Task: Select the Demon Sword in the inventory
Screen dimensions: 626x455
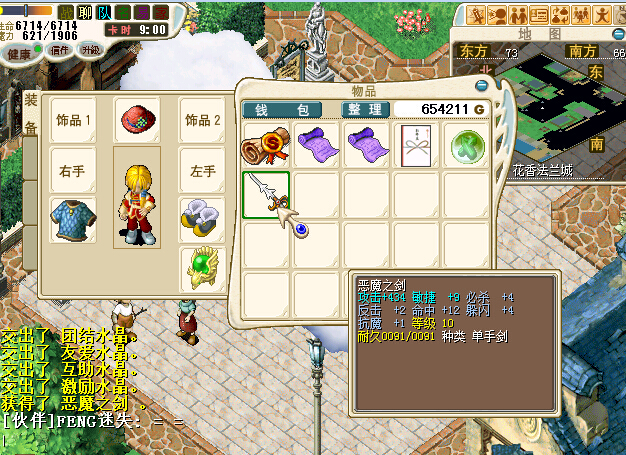Action: (x=266, y=194)
